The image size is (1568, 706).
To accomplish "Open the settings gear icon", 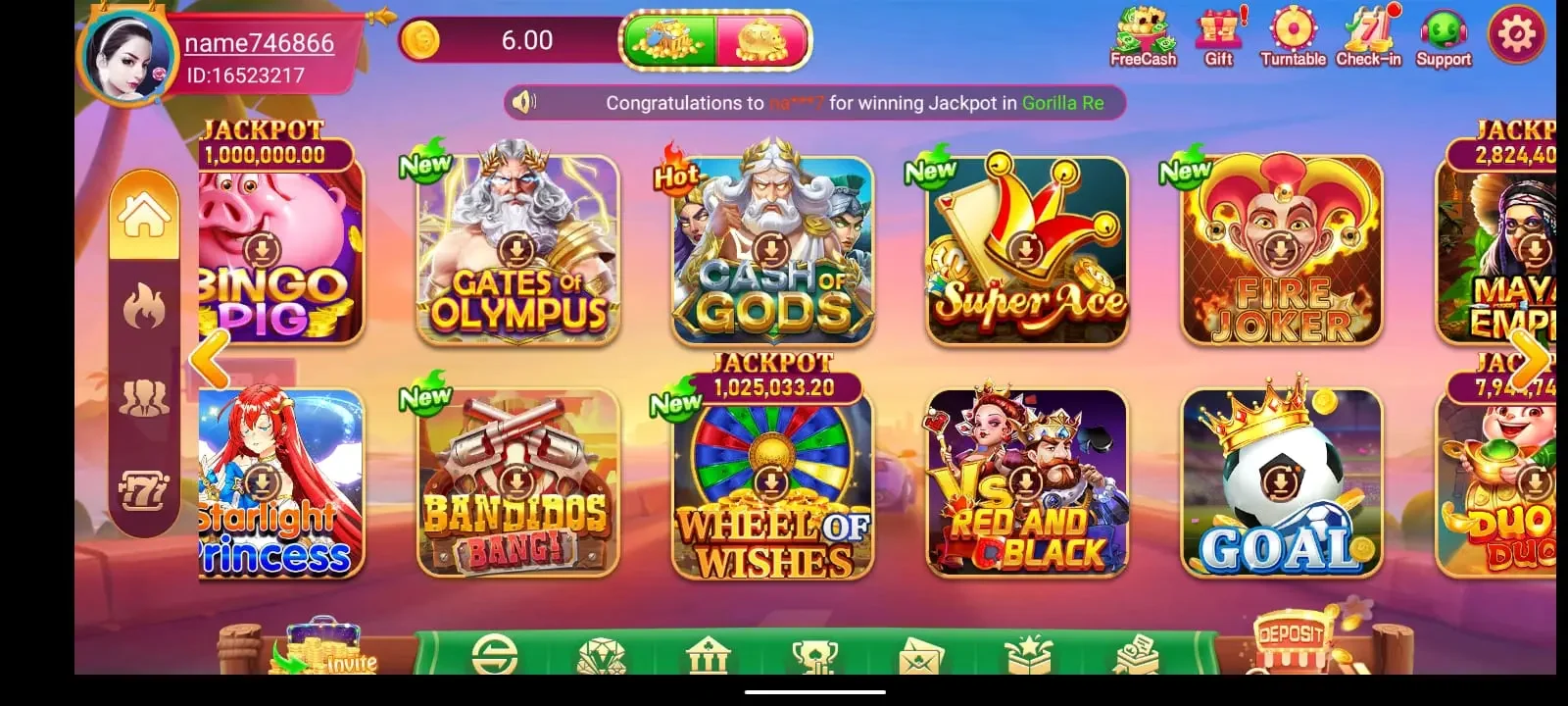I will click(x=1516, y=36).
